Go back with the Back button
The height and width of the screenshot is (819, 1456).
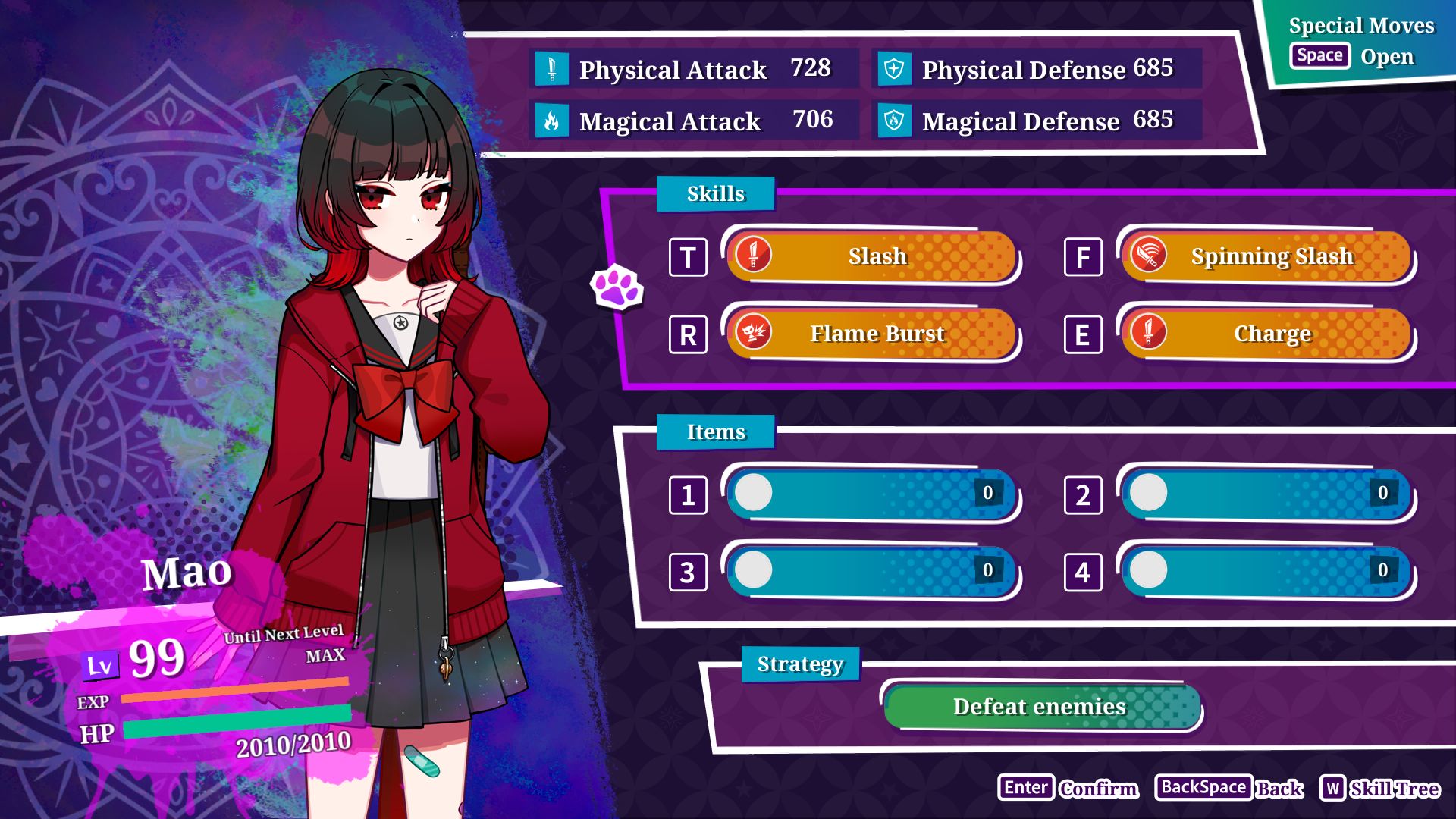[x=1229, y=789]
